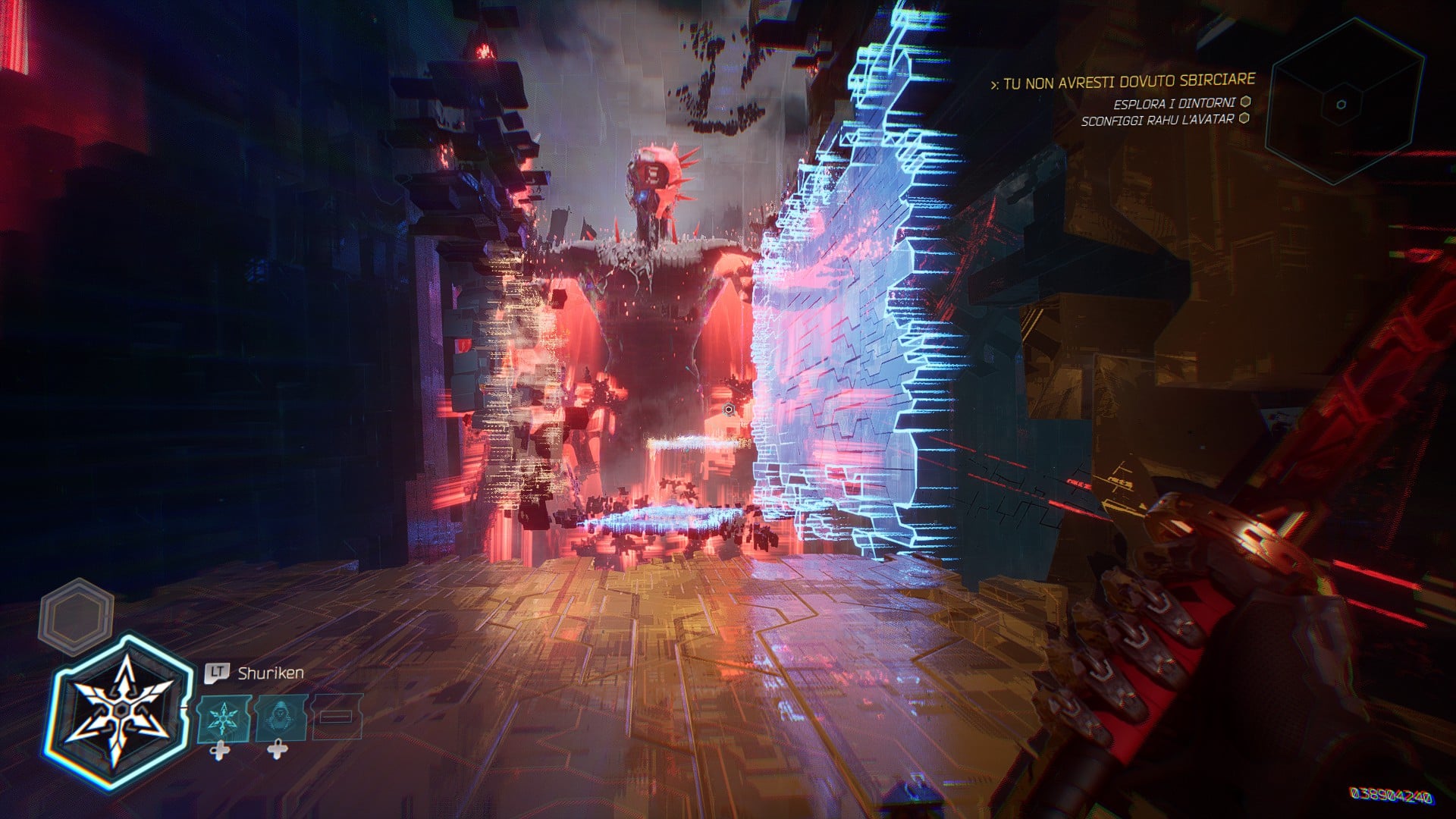This screenshot has width=1456, height=819.
Task: Select the Shuriken weapon label
Action: [x=271, y=672]
